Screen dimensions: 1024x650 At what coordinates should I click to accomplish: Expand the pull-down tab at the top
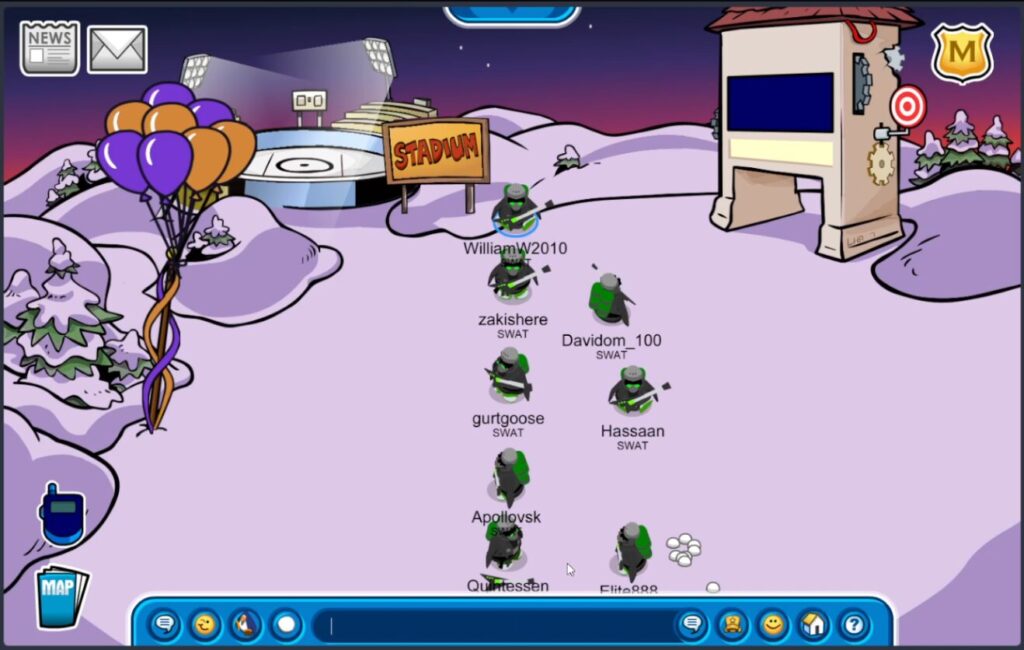point(511,13)
